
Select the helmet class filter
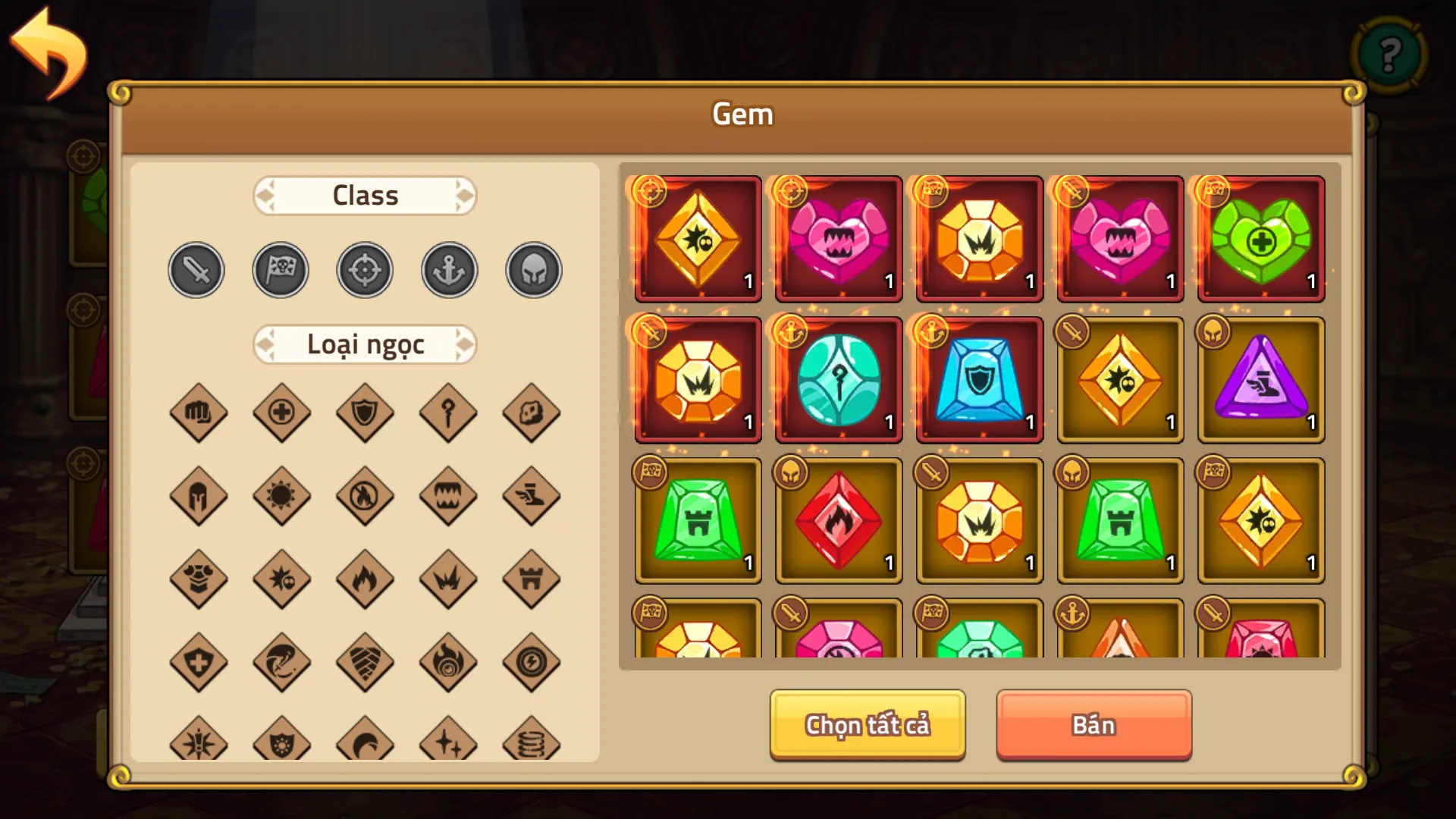click(532, 269)
